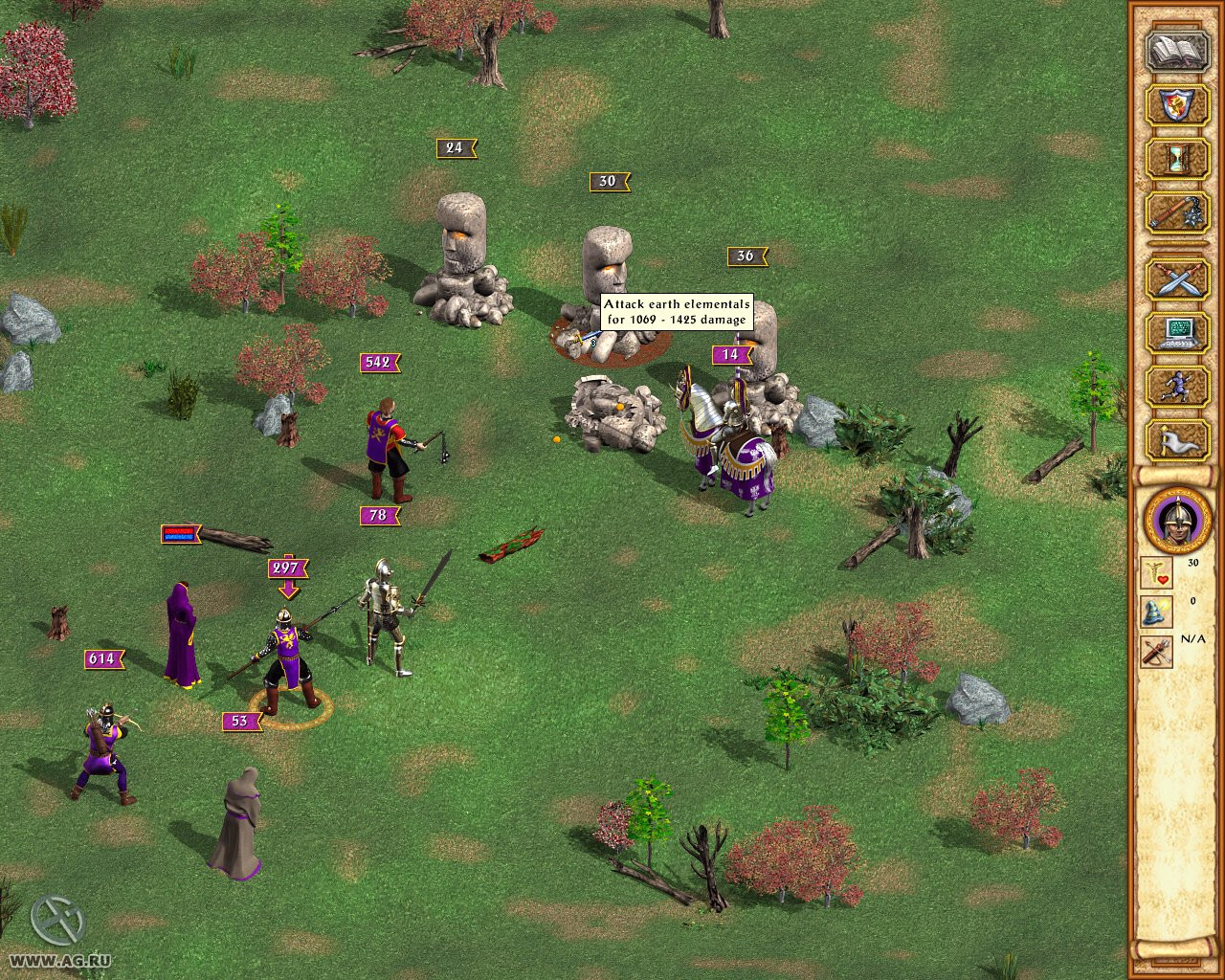Click the health bar above the 297 stack
The image size is (1225, 980).
(179, 536)
